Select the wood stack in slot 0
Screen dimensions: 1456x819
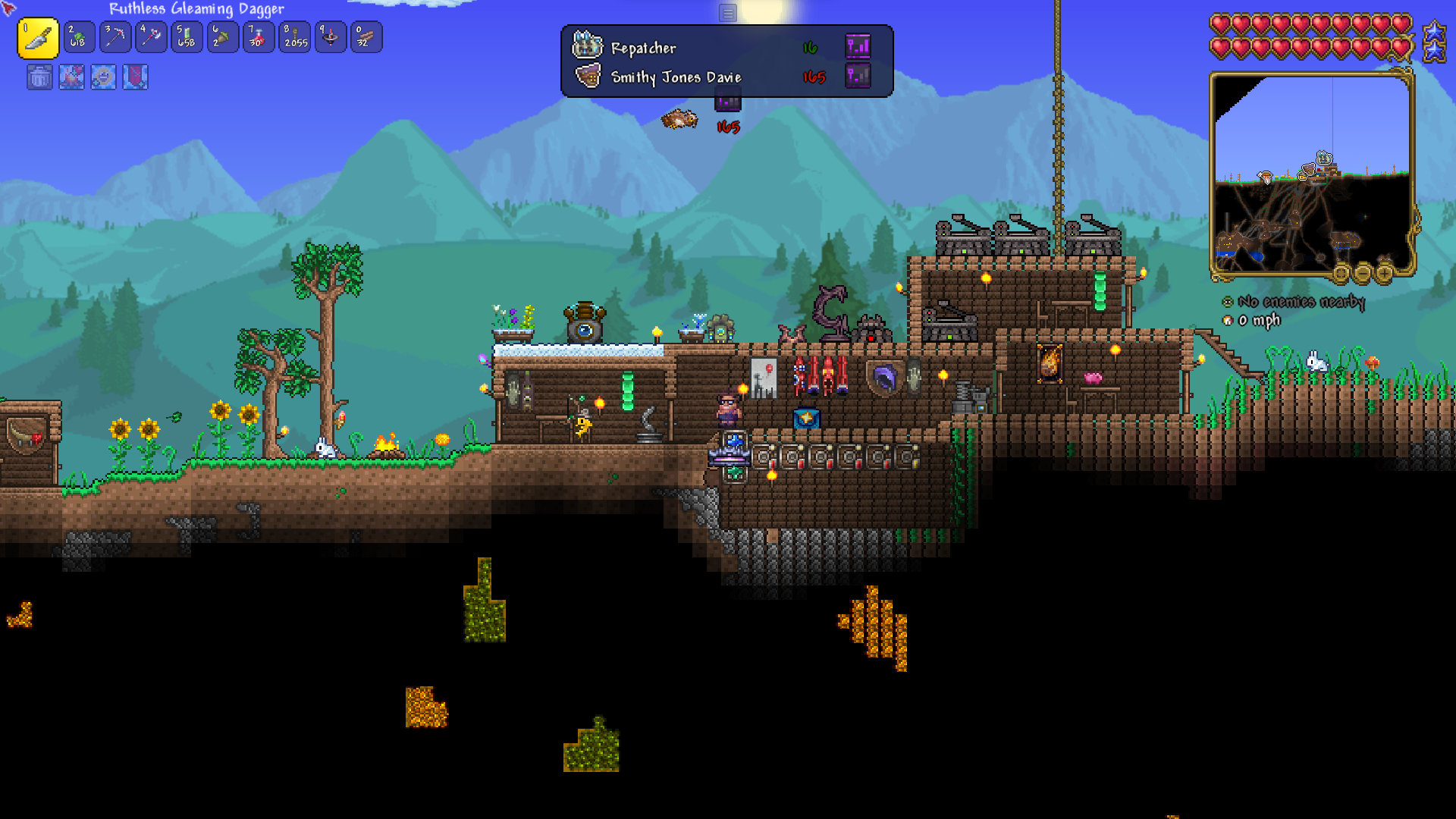(x=366, y=37)
